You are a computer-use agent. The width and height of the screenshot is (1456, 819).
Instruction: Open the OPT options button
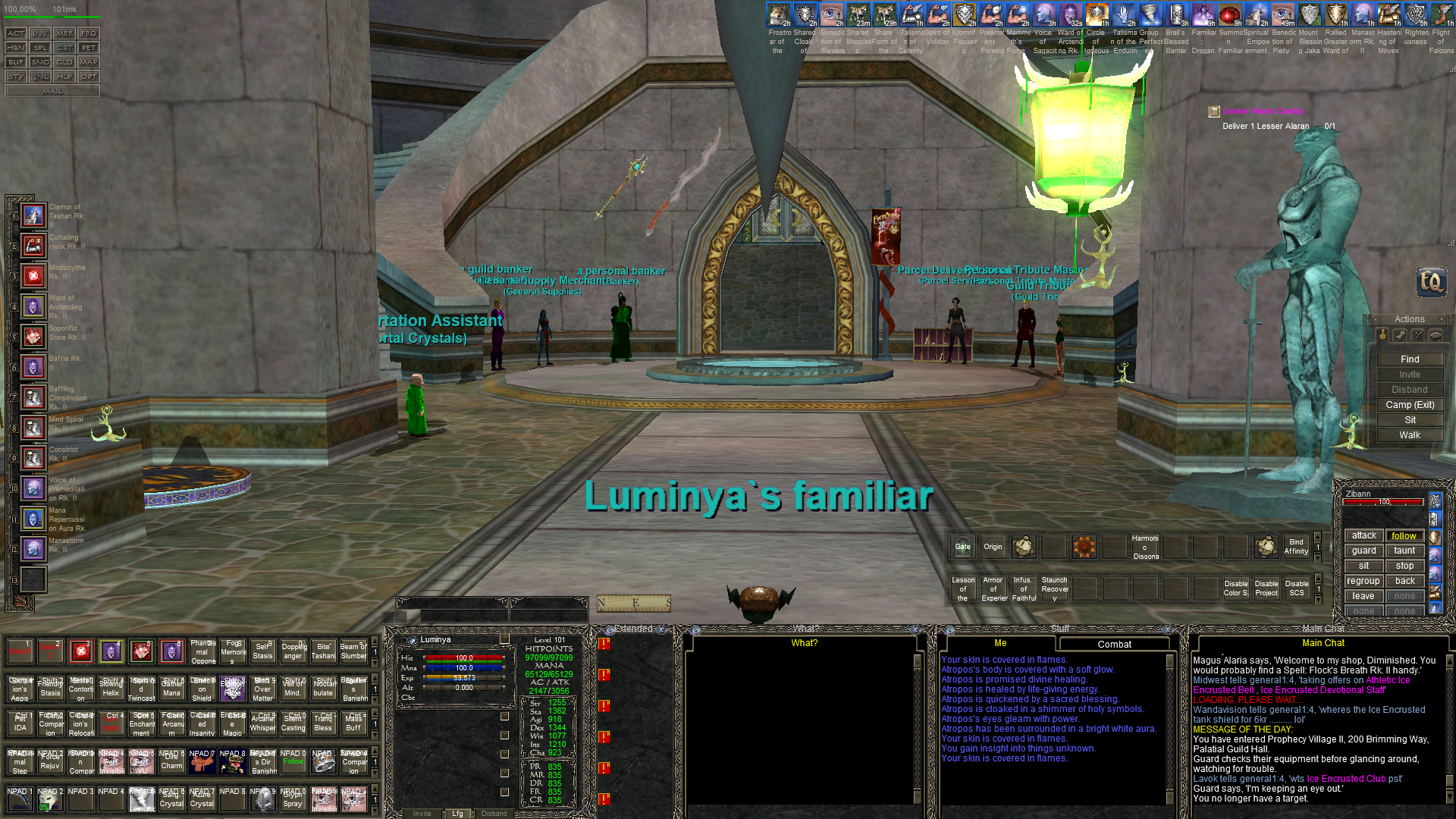(89, 77)
